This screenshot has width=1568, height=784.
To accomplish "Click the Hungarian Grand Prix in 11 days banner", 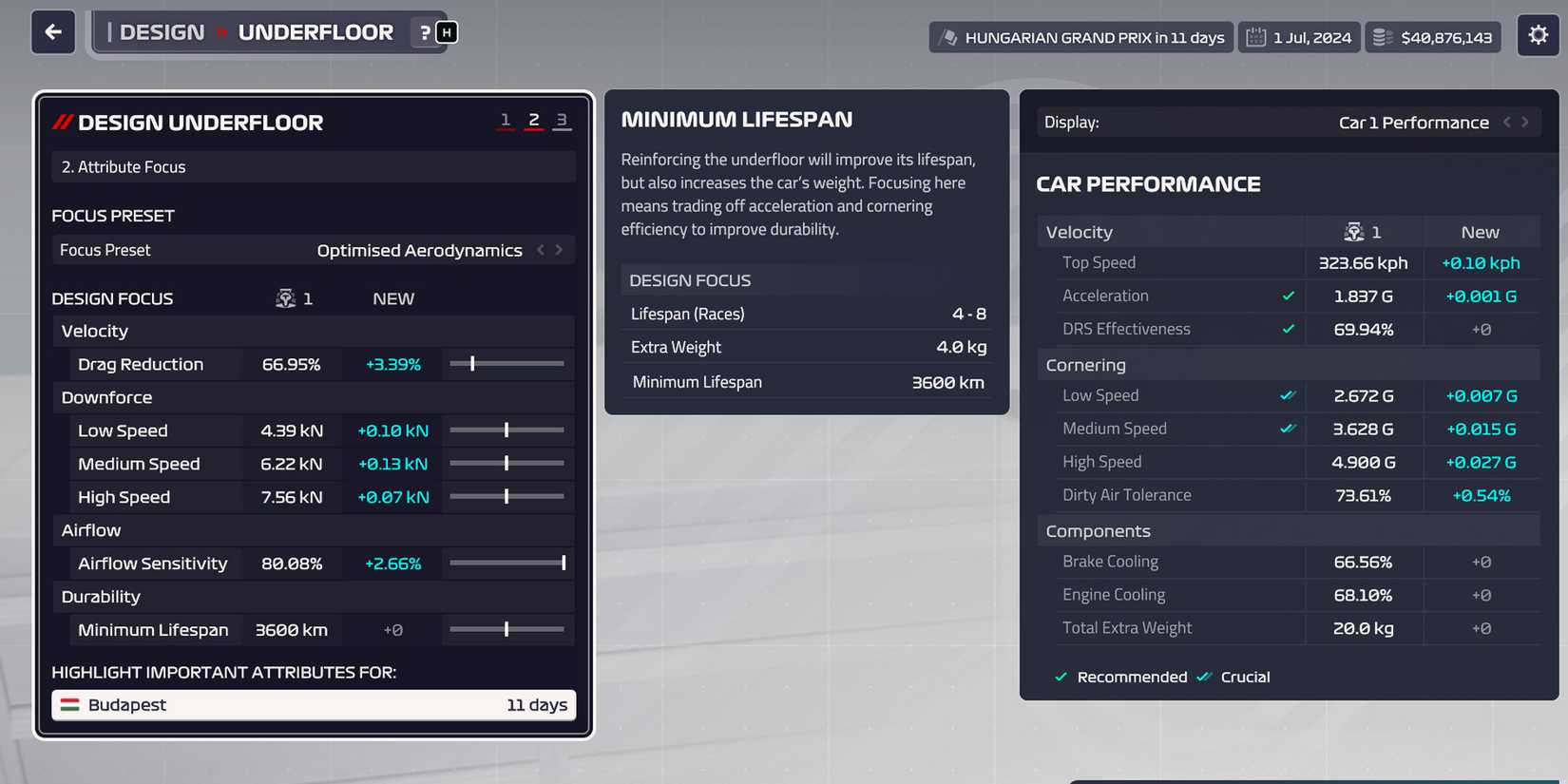I will tap(1080, 36).
